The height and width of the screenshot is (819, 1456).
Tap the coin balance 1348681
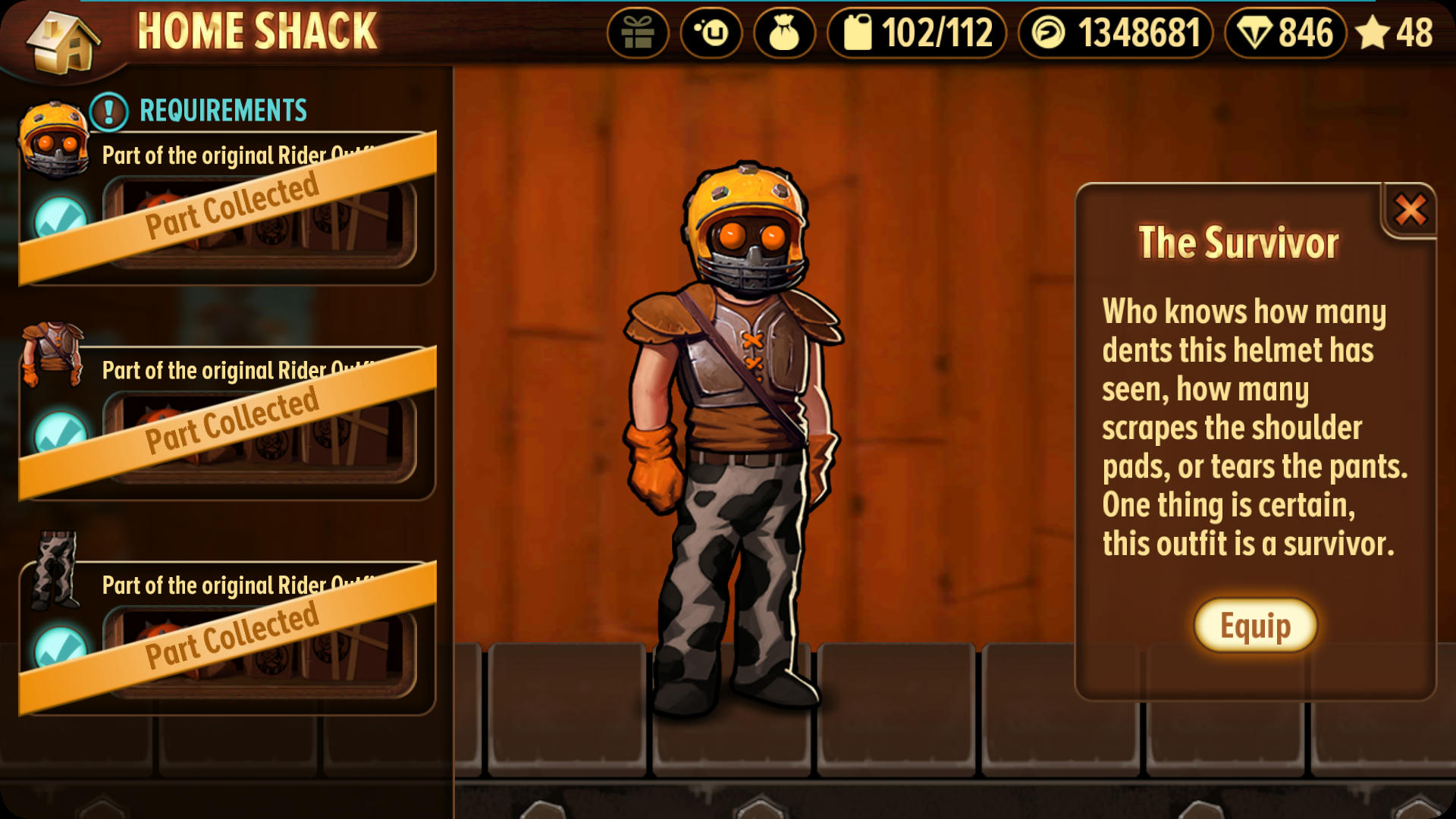point(1116,33)
